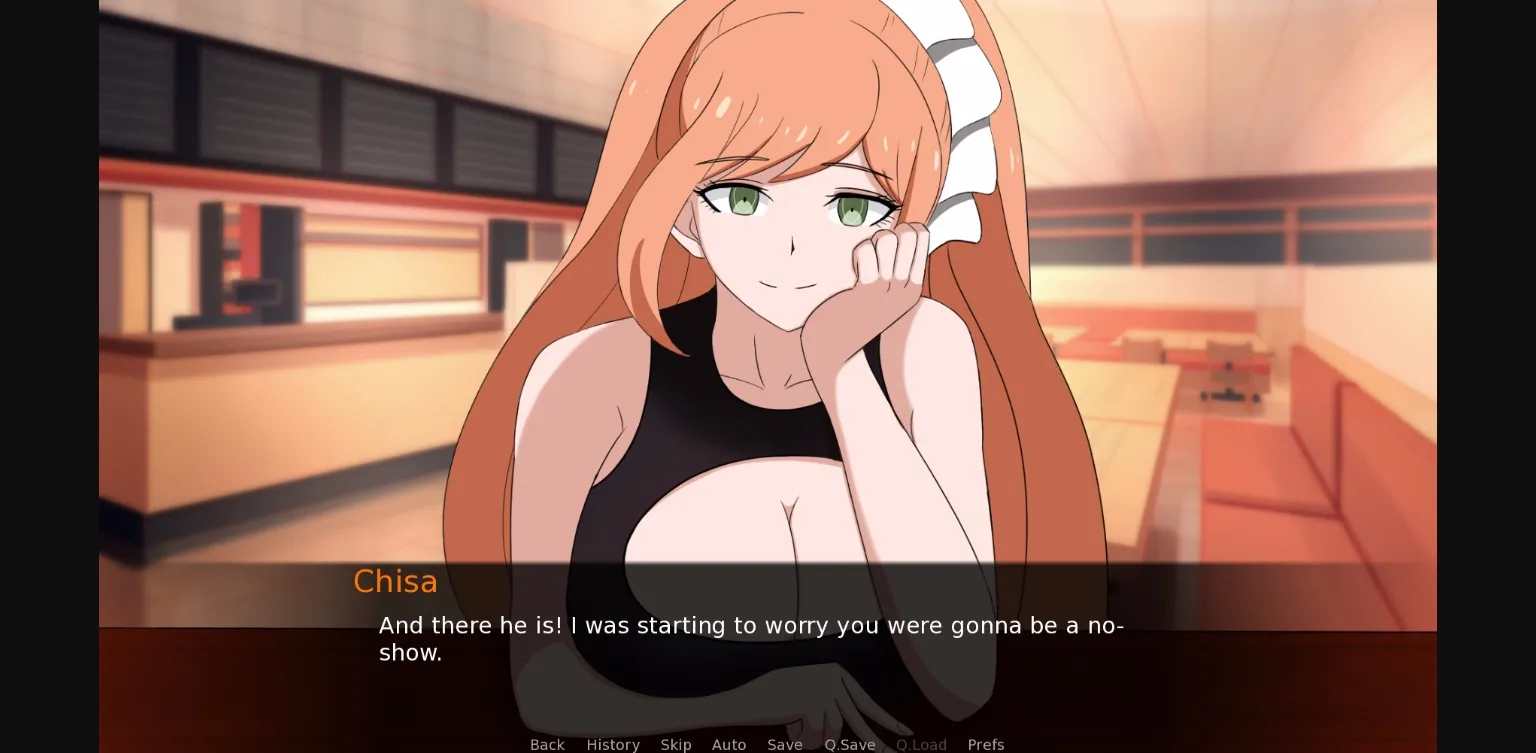Click the window blinds at top left

[x=250, y=100]
